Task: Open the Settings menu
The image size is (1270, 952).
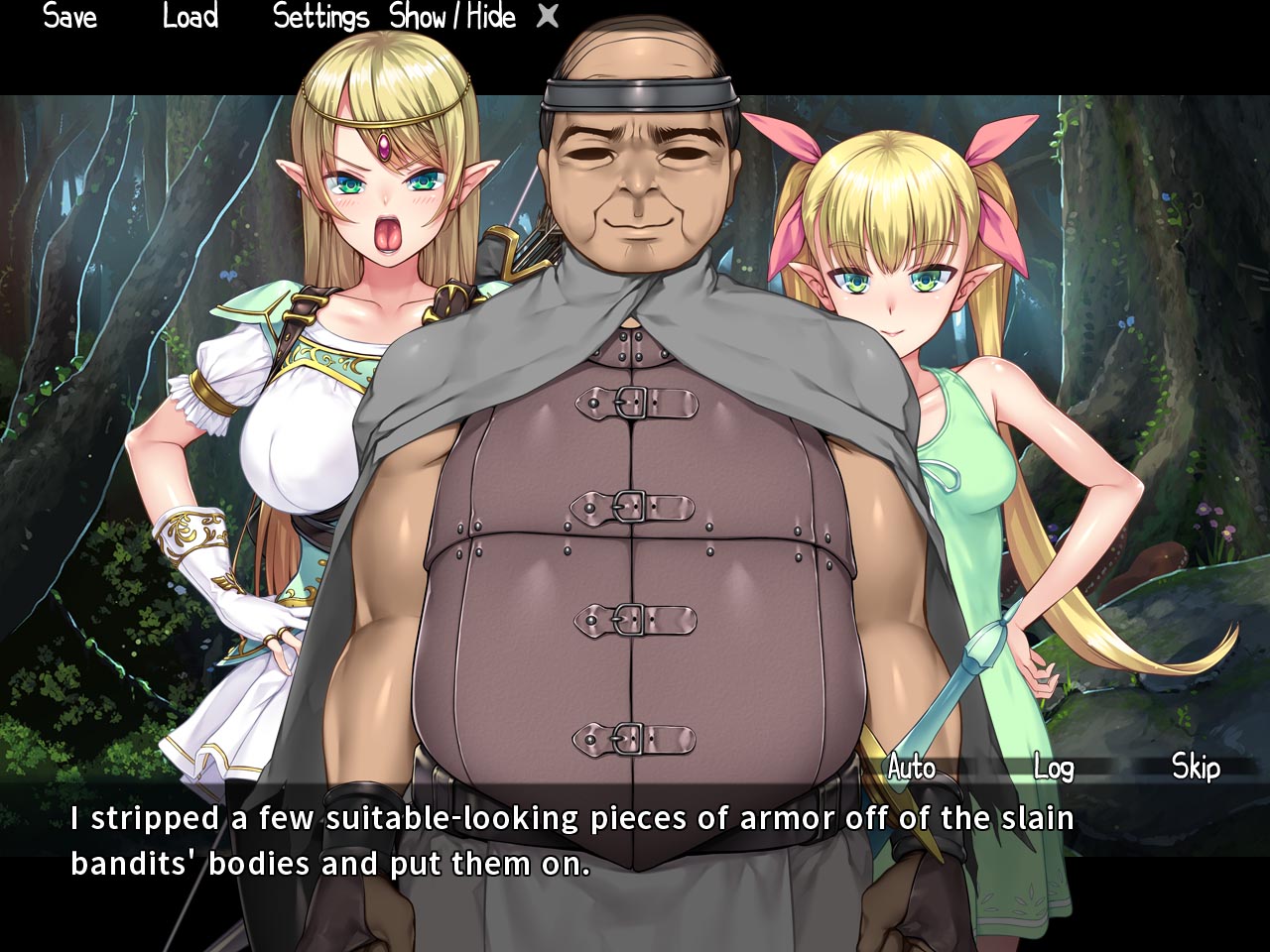Action: tap(320, 17)
